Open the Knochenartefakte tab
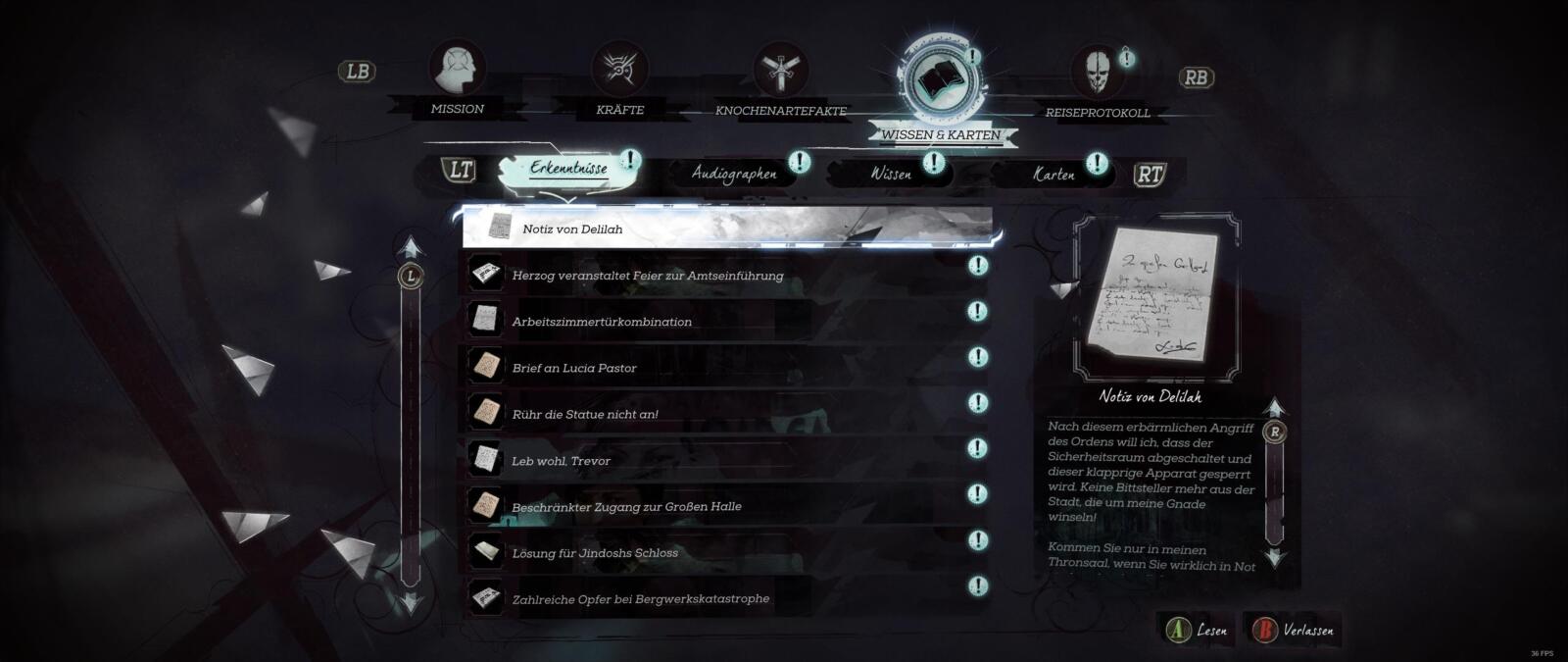The width and height of the screenshot is (1568, 662). click(781, 78)
